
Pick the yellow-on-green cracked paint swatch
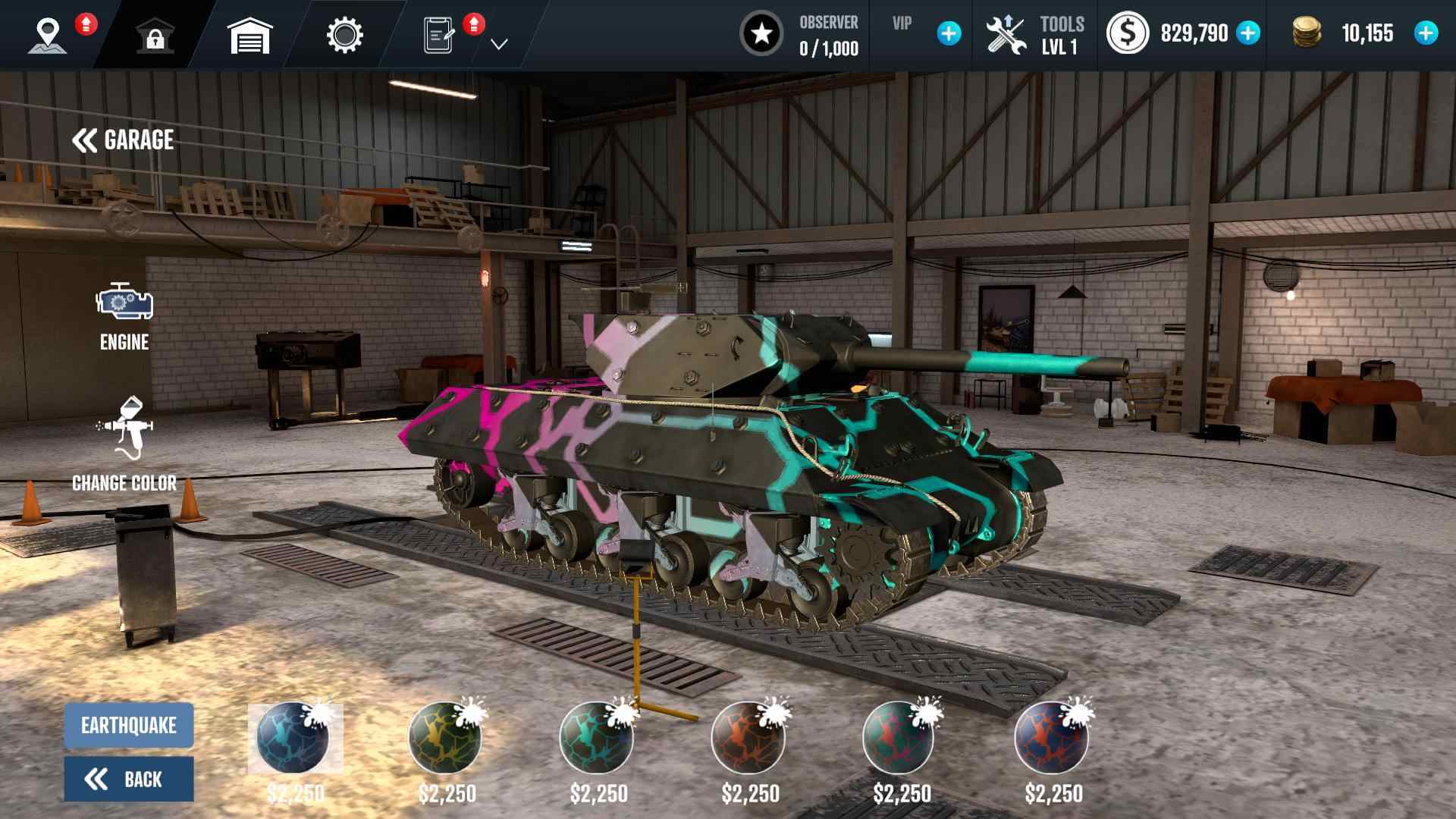(445, 738)
